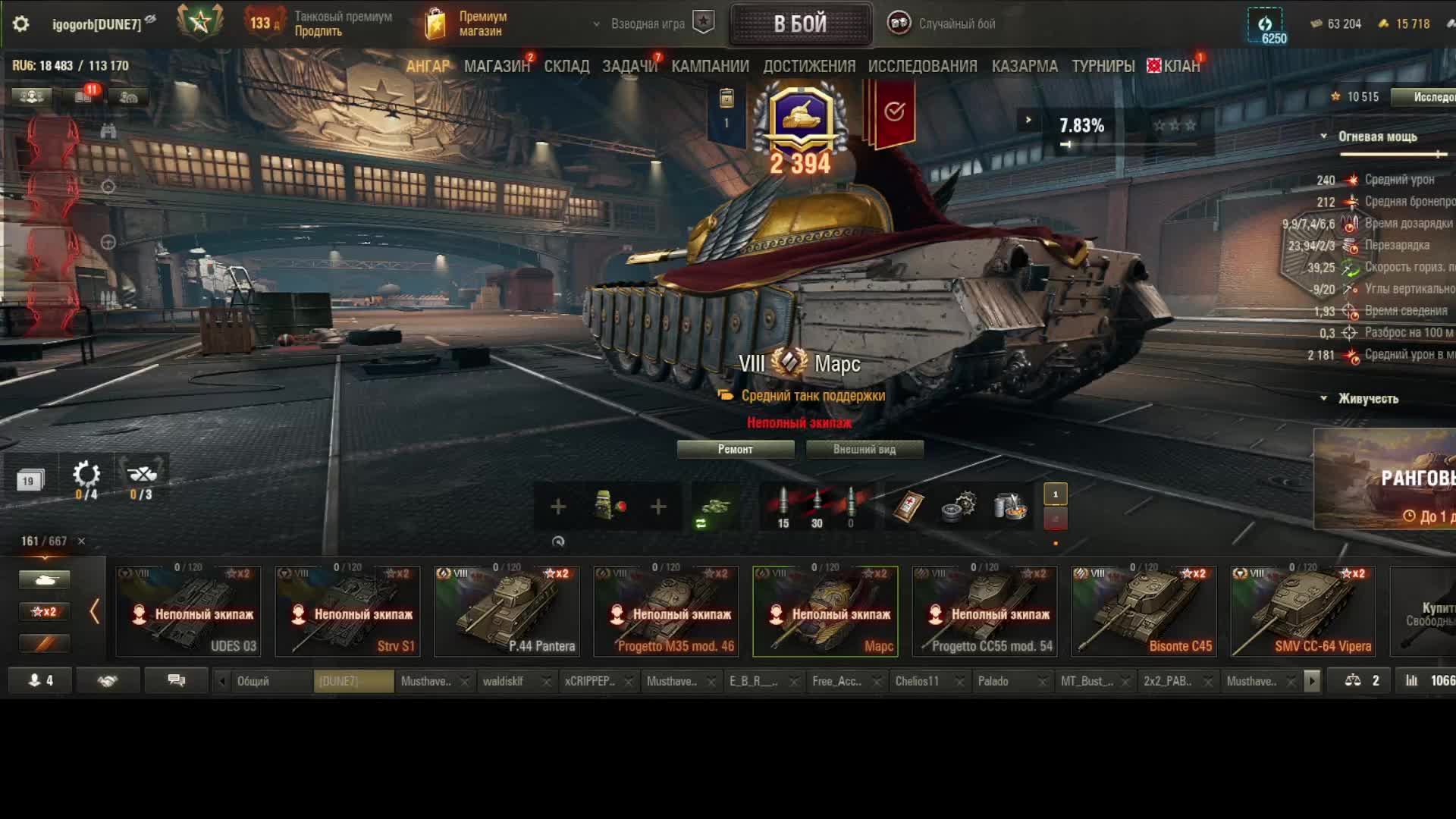The image size is (1456, 819).
Task: Open the ЗАДАЧИ tab
Action: pos(629,67)
